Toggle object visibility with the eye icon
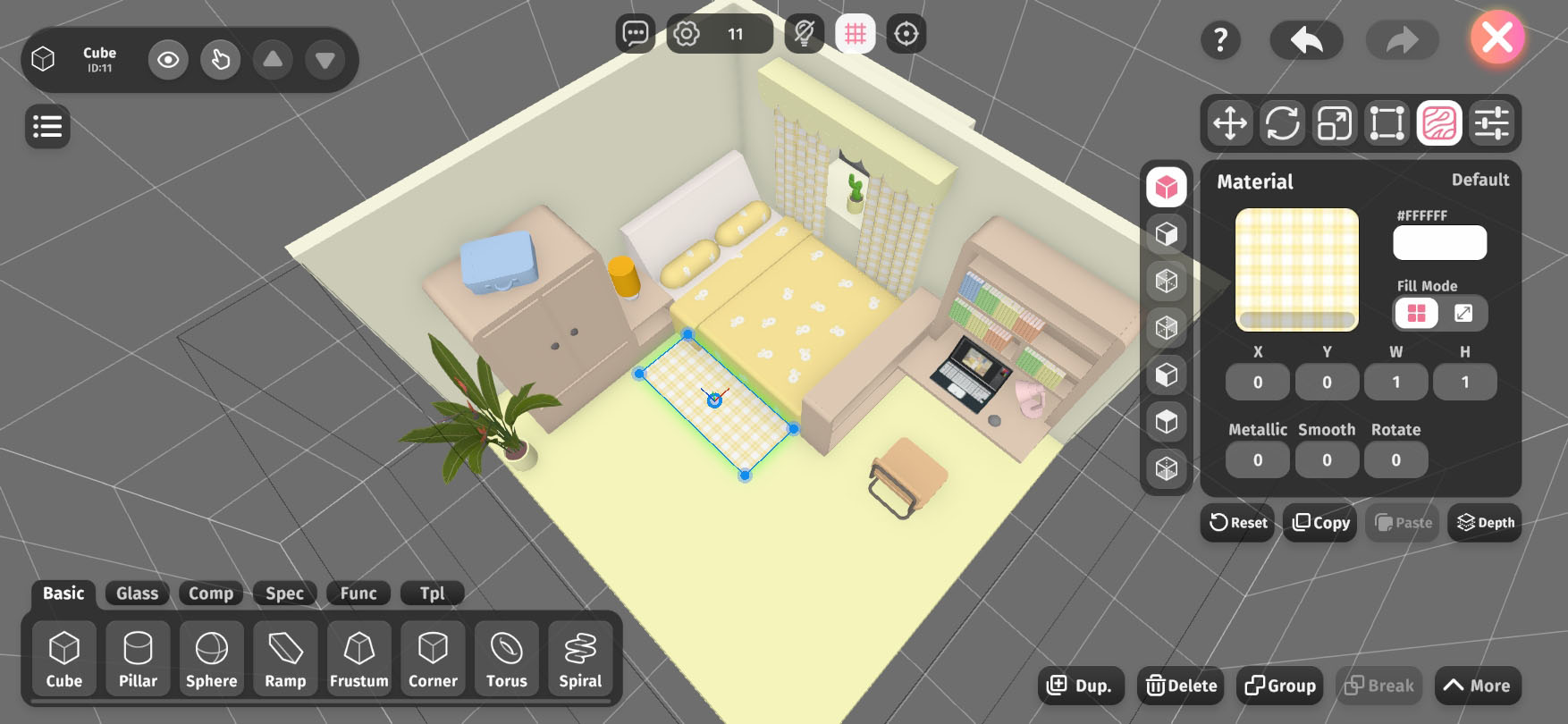Viewport: 1568px width, 724px height. (x=168, y=60)
